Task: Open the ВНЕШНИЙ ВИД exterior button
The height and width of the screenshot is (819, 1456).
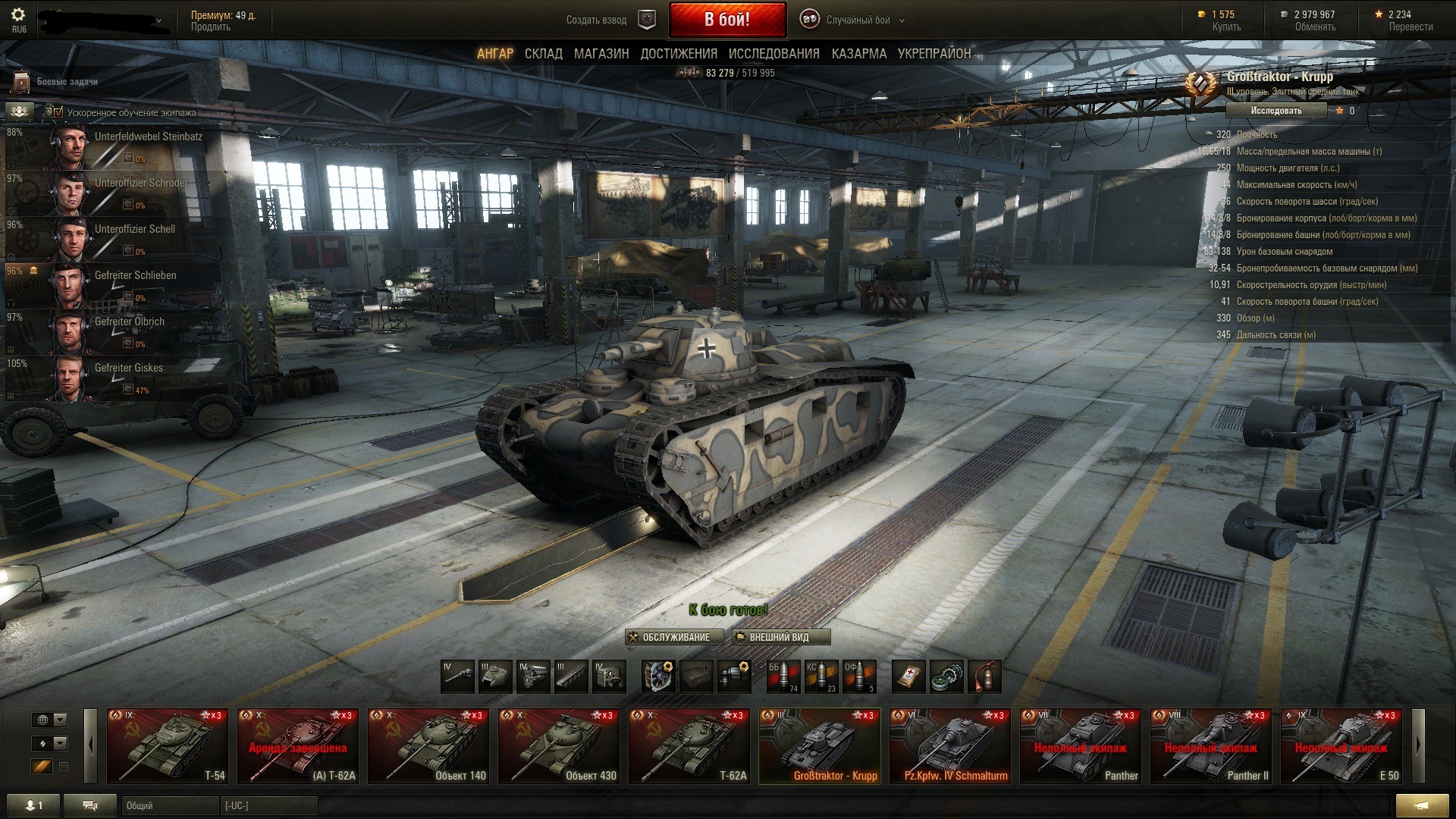Action: pyautogui.click(x=780, y=637)
